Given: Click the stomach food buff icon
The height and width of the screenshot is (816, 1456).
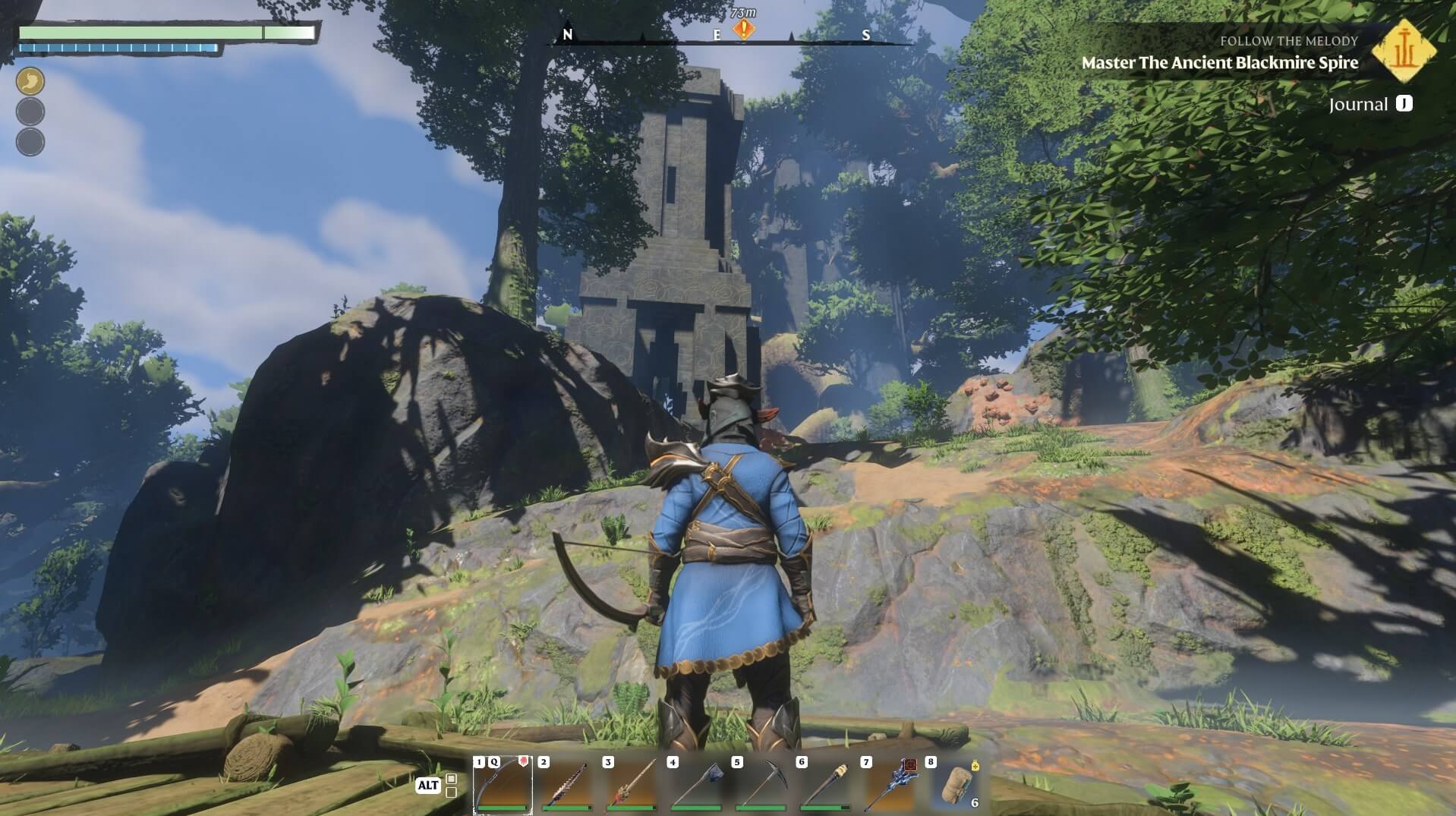Looking at the screenshot, I should pyautogui.click(x=30, y=81).
